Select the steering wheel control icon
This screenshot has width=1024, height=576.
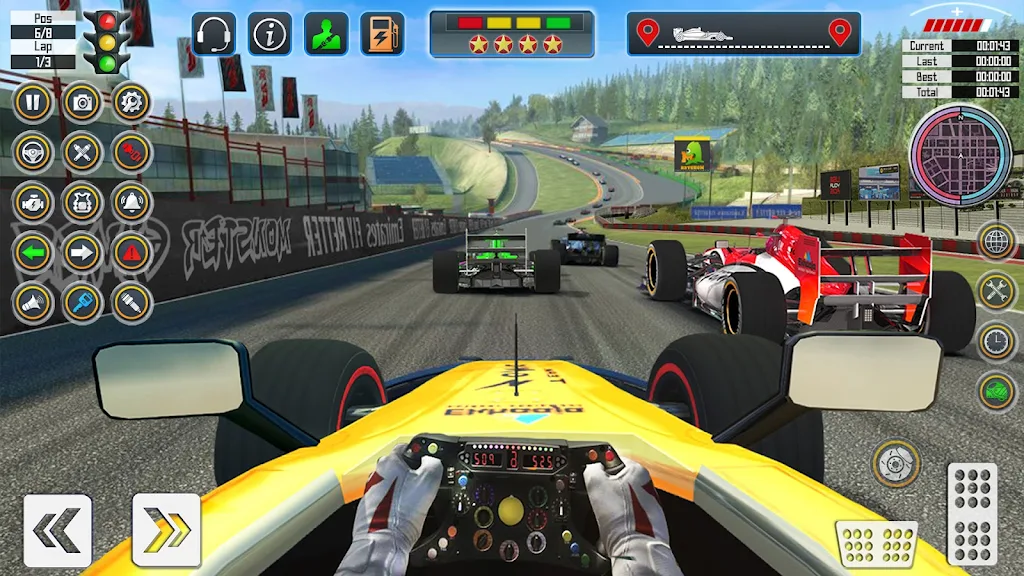pos(32,152)
